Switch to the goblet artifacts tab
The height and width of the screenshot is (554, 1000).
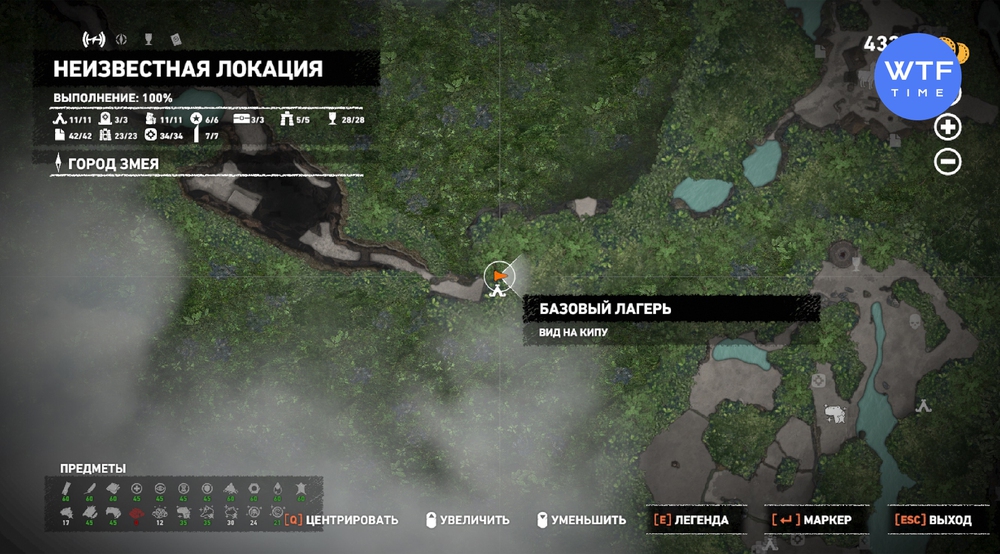coord(148,40)
